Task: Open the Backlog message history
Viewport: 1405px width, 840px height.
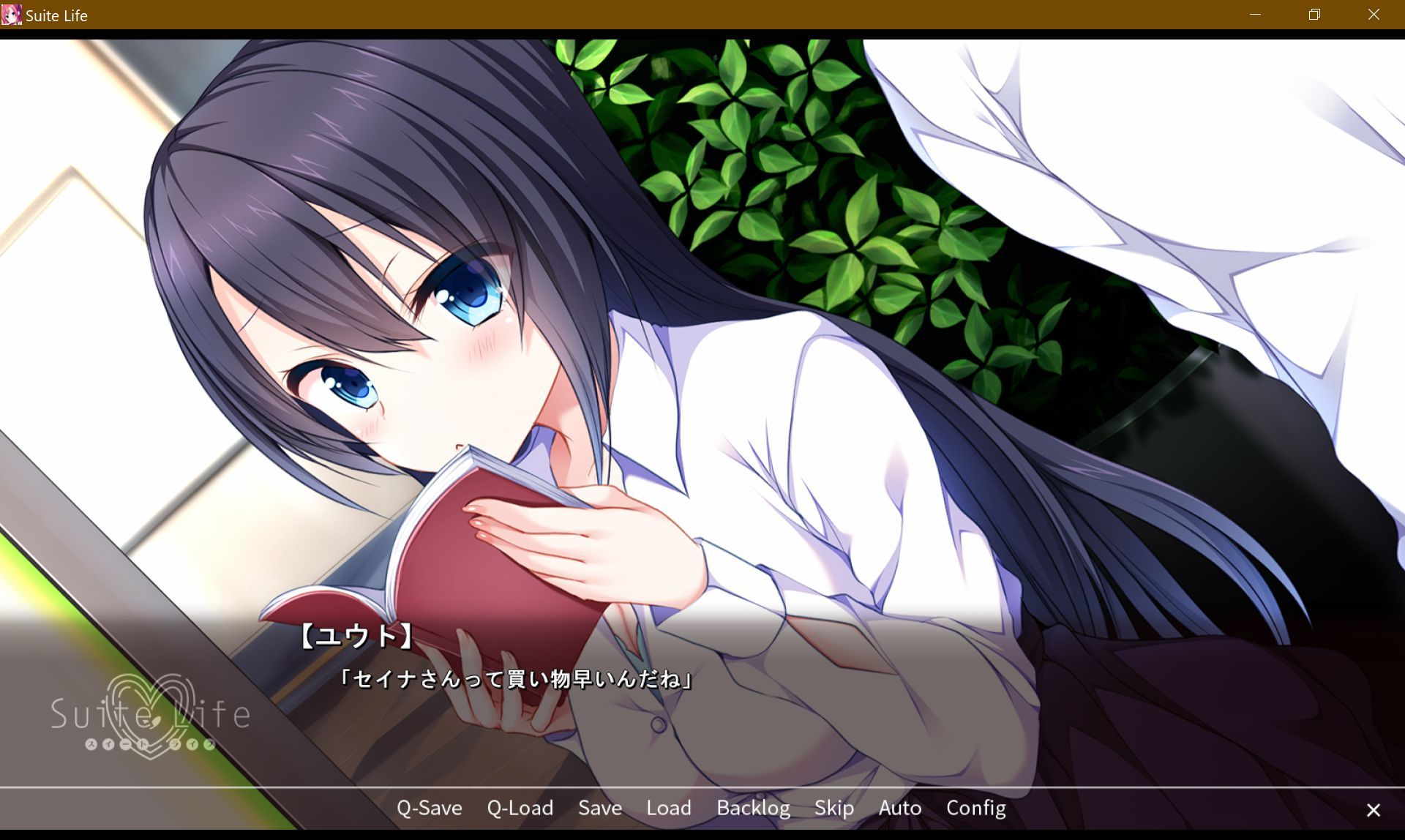Action: 753,809
